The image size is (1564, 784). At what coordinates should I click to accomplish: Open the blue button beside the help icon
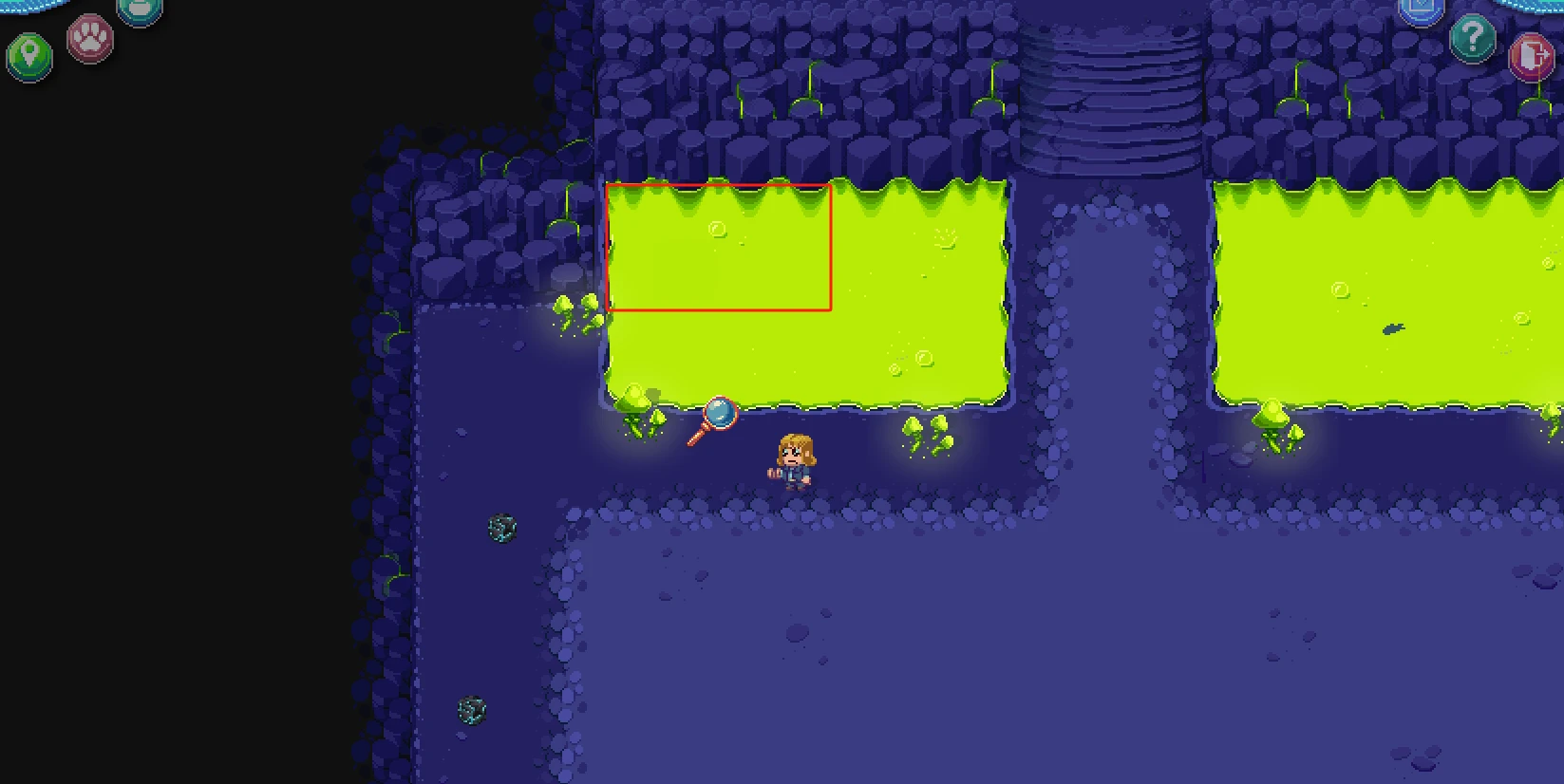pos(1422,9)
